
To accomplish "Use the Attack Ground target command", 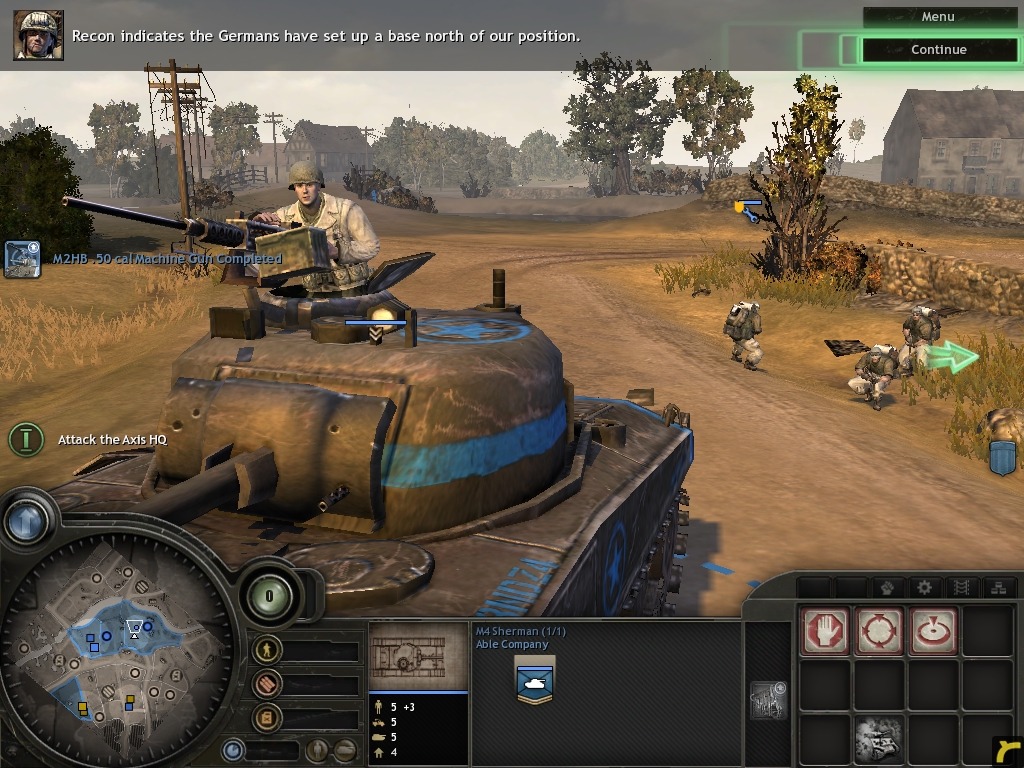I will tap(932, 632).
